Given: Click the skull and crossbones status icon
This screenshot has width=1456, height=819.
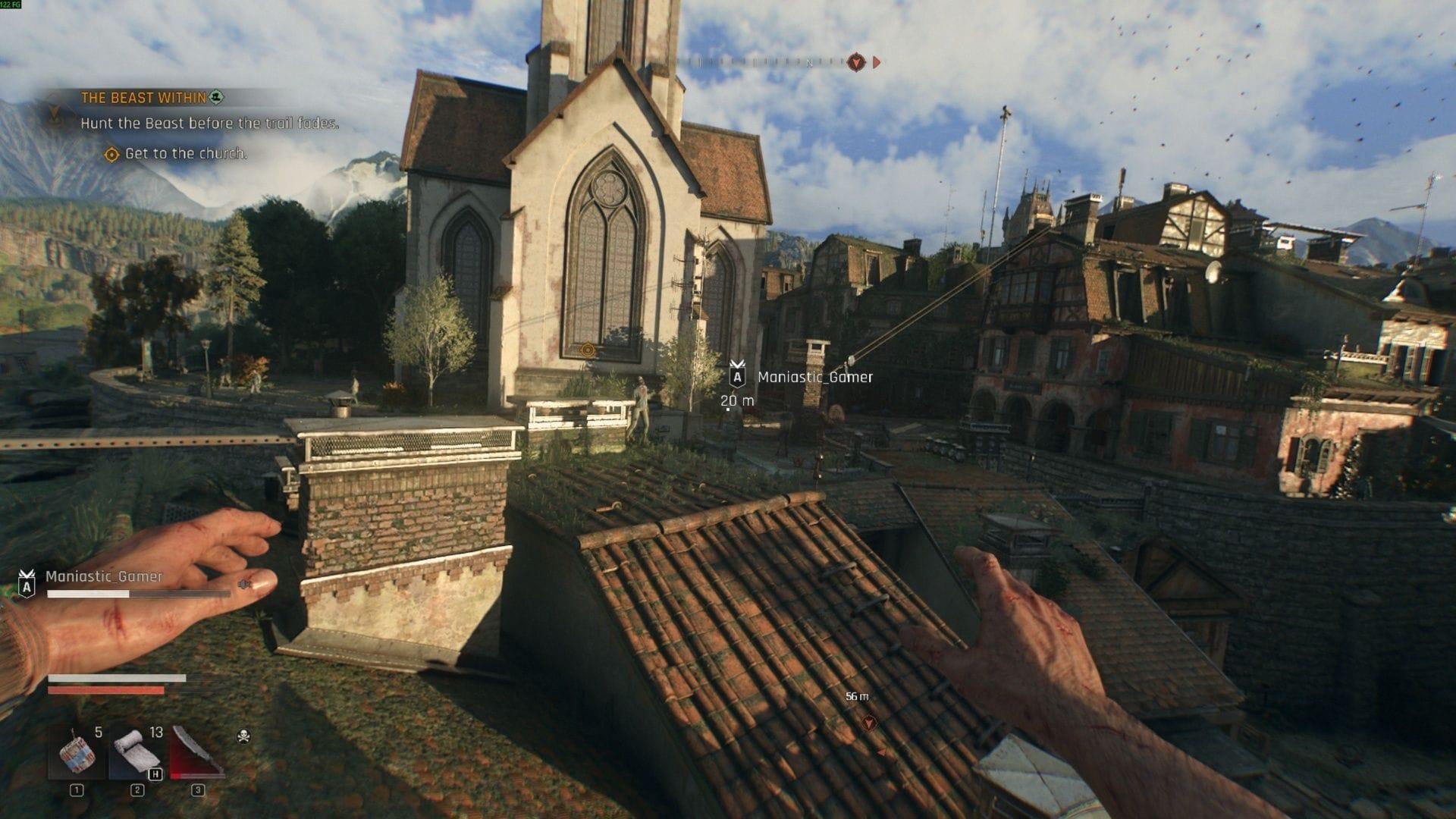Looking at the screenshot, I should pyautogui.click(x=243, y=736).
